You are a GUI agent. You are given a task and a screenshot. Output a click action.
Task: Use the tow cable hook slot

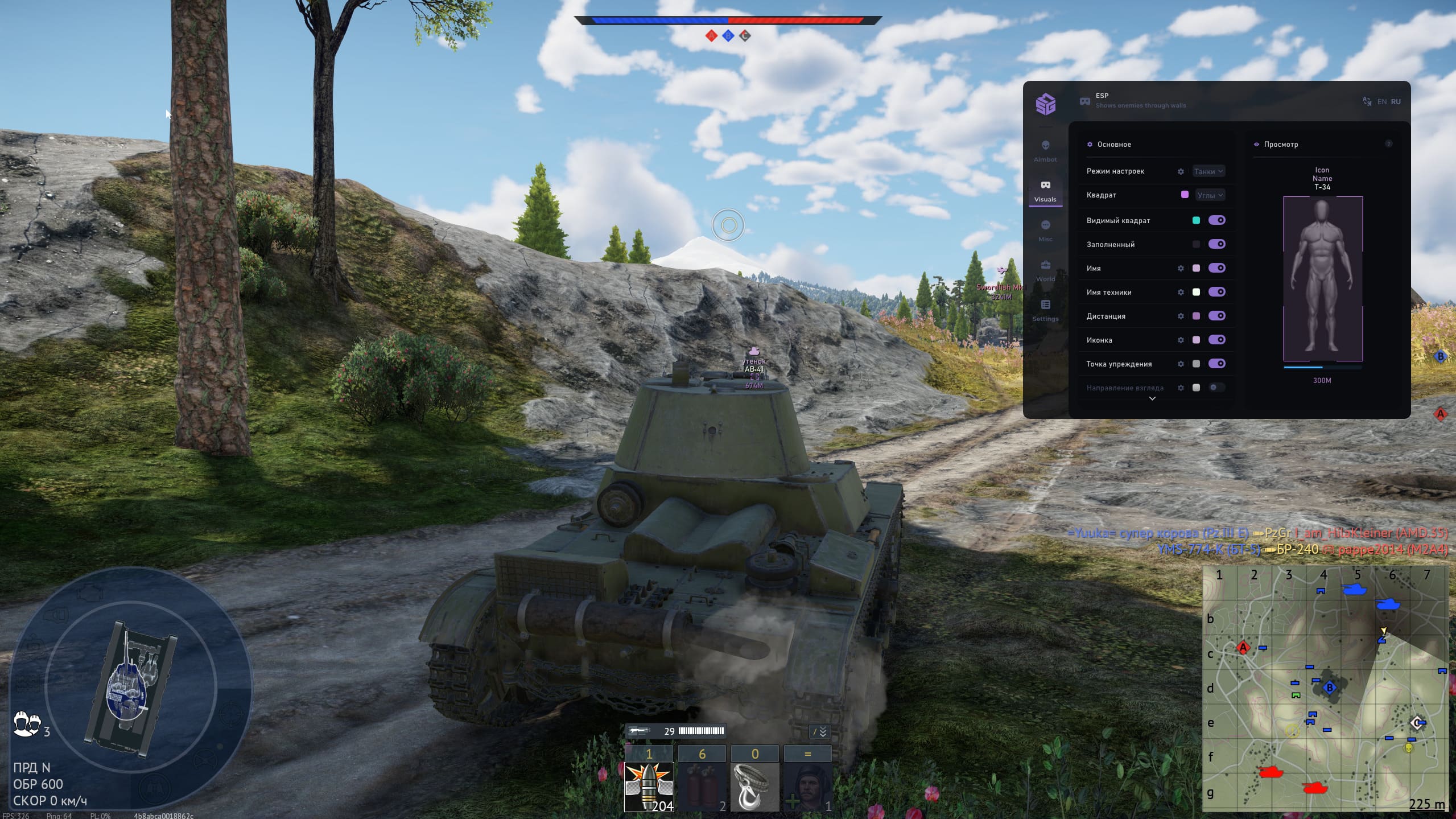(x=754, y=787)
